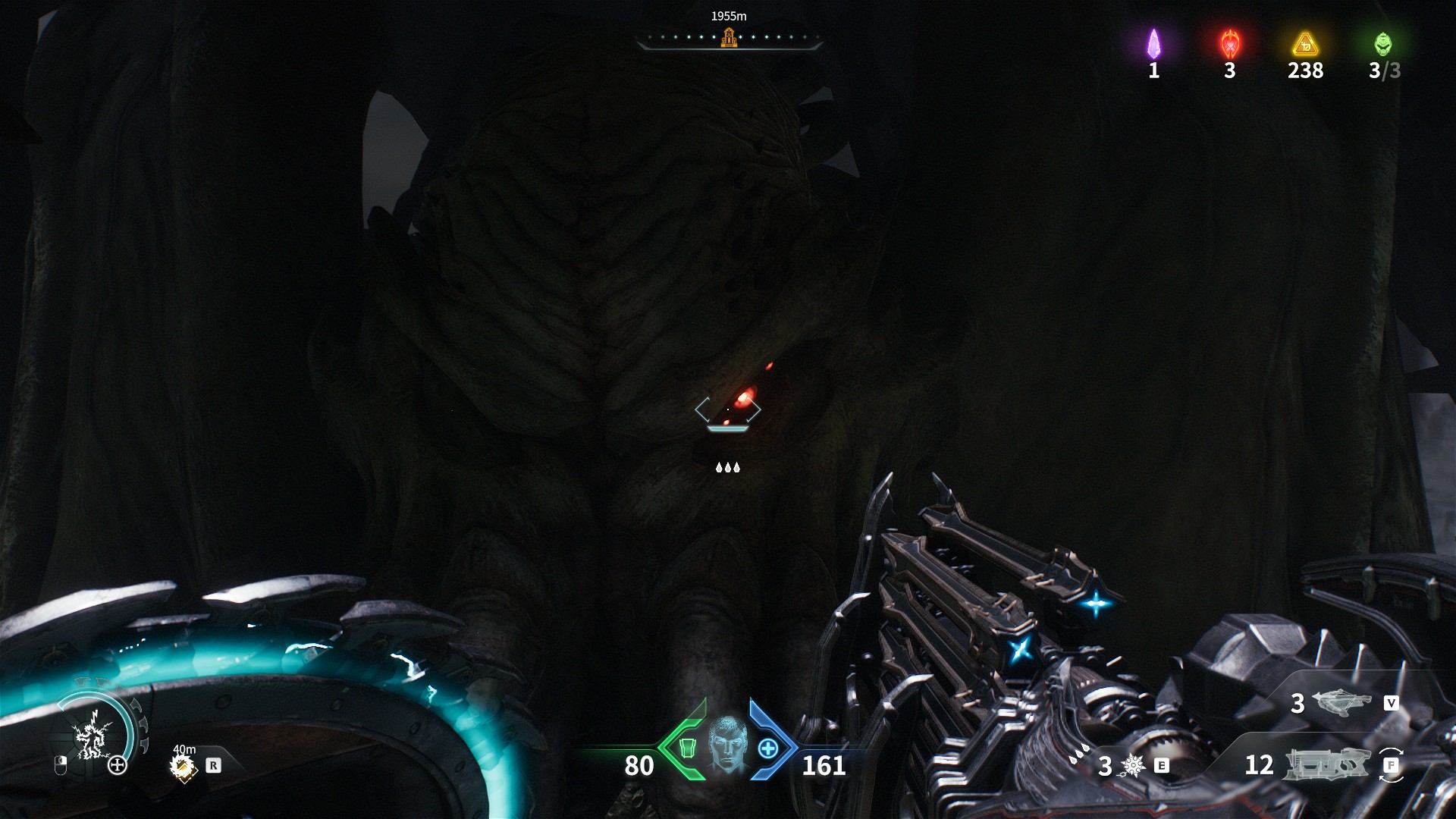Click the tower marker on the compass
Screen dimensions: 1456x819
729,36
